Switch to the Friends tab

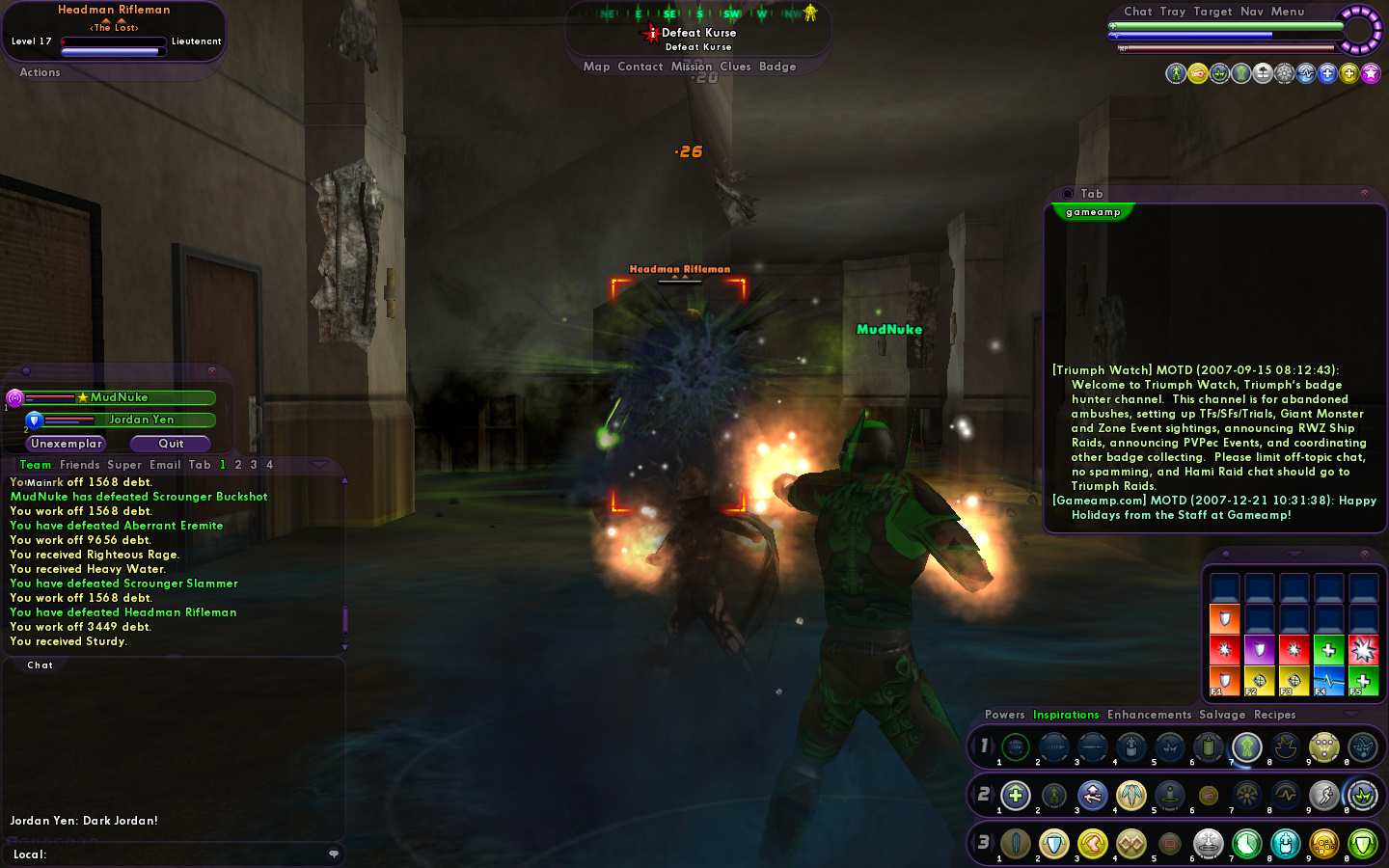coord(79,465)
